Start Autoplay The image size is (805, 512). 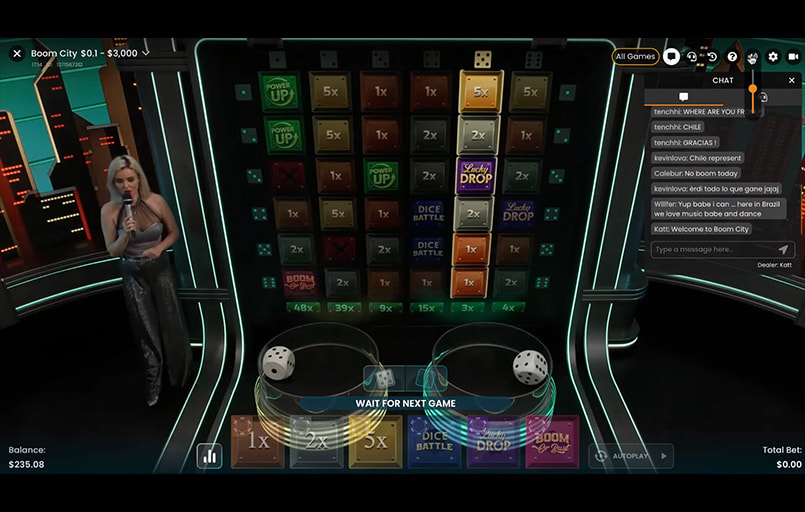[631, 456]
